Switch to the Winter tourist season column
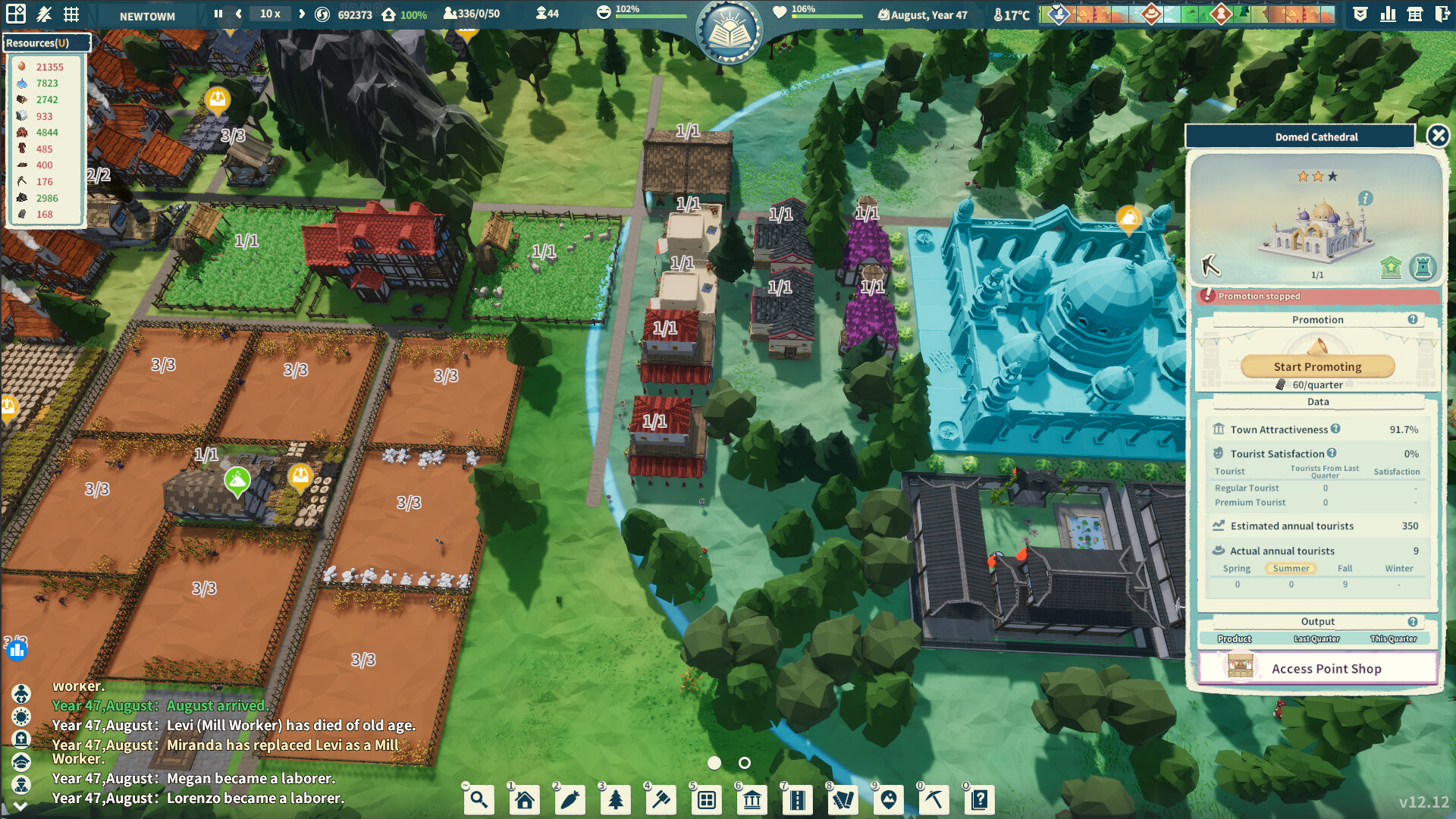The image size is (1456, 819). [x=1399, y=568]
